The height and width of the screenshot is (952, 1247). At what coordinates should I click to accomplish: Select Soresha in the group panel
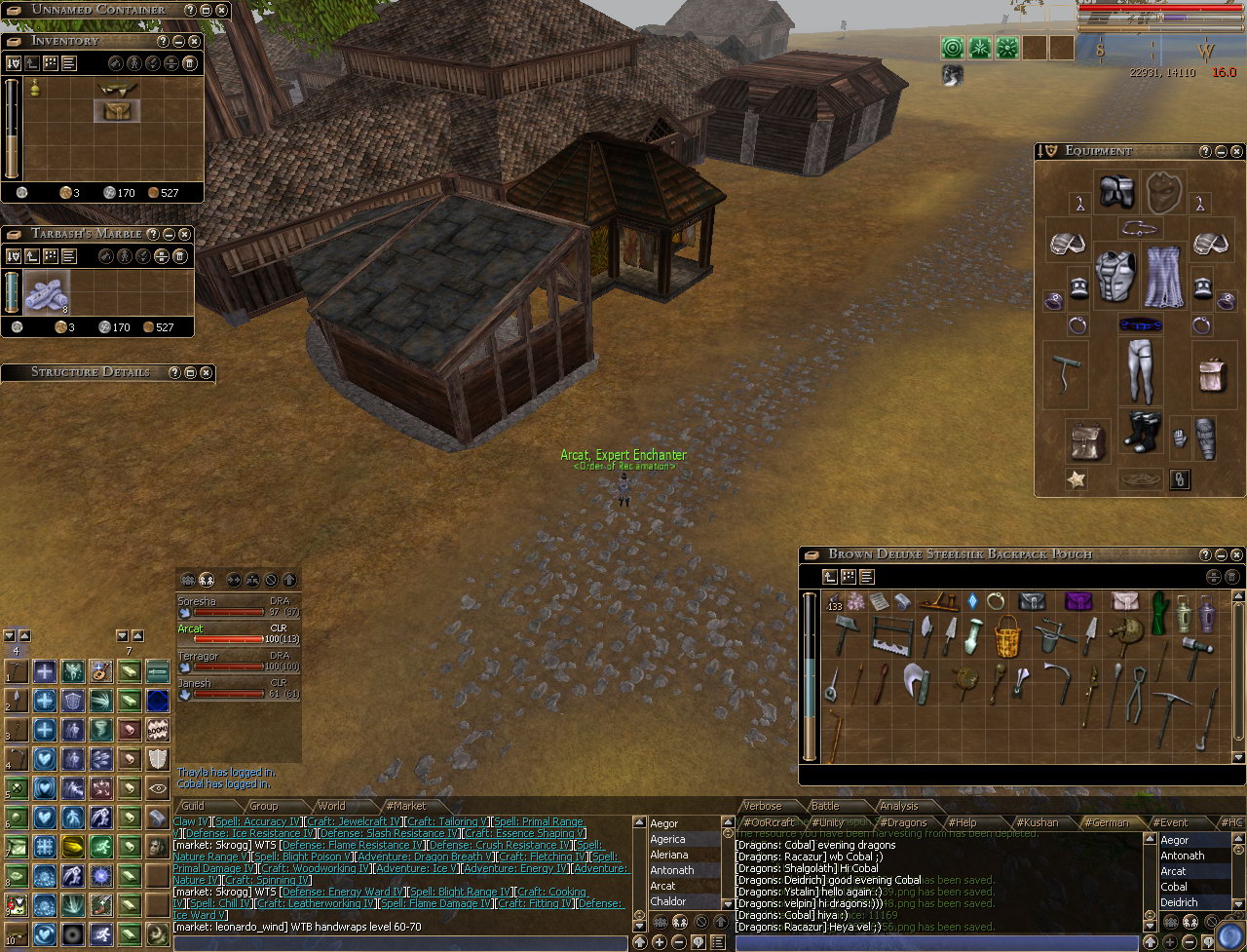pyautogui.click(x=197, y=601)
